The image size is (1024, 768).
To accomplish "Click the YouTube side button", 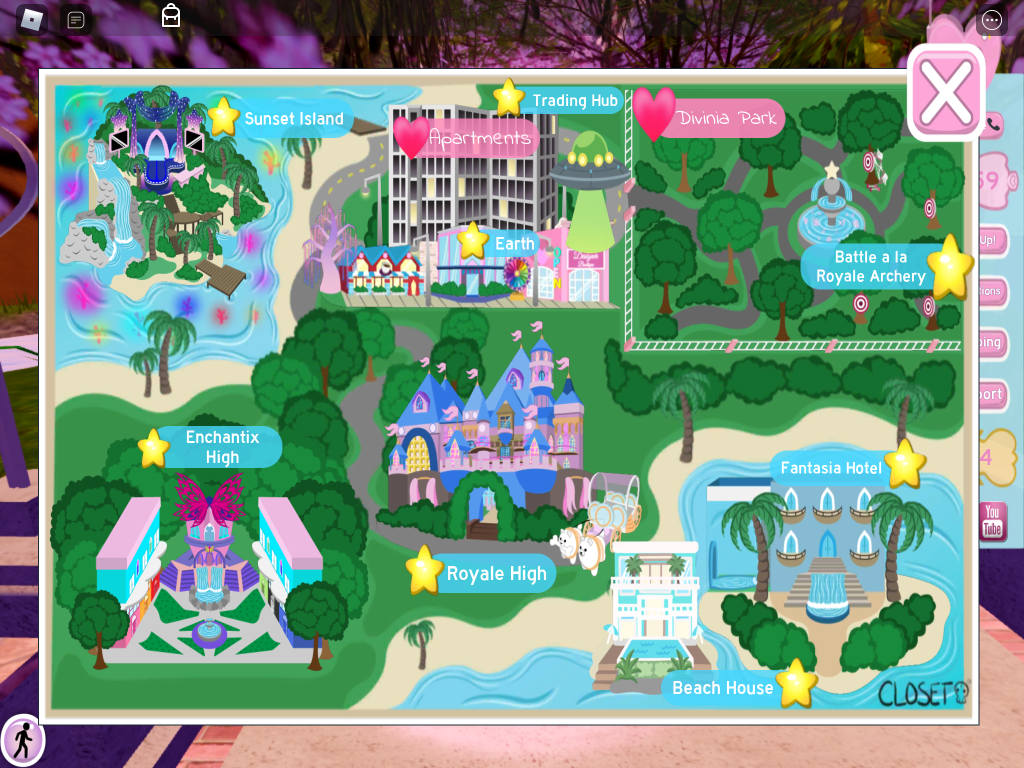I will point(991,521).
